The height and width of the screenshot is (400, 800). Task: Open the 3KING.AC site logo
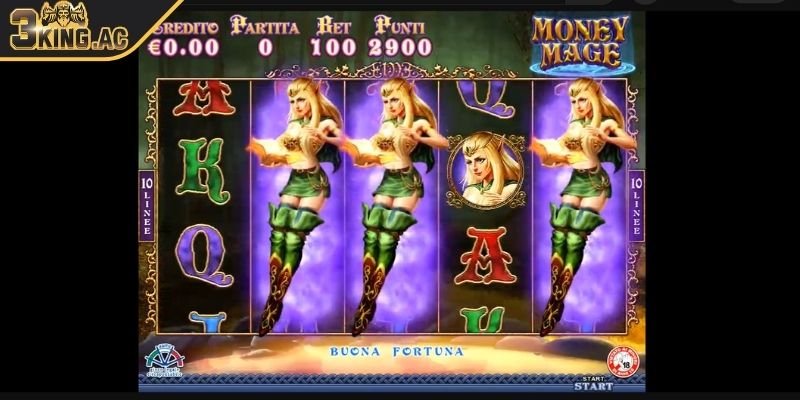(x=72, y=28)
